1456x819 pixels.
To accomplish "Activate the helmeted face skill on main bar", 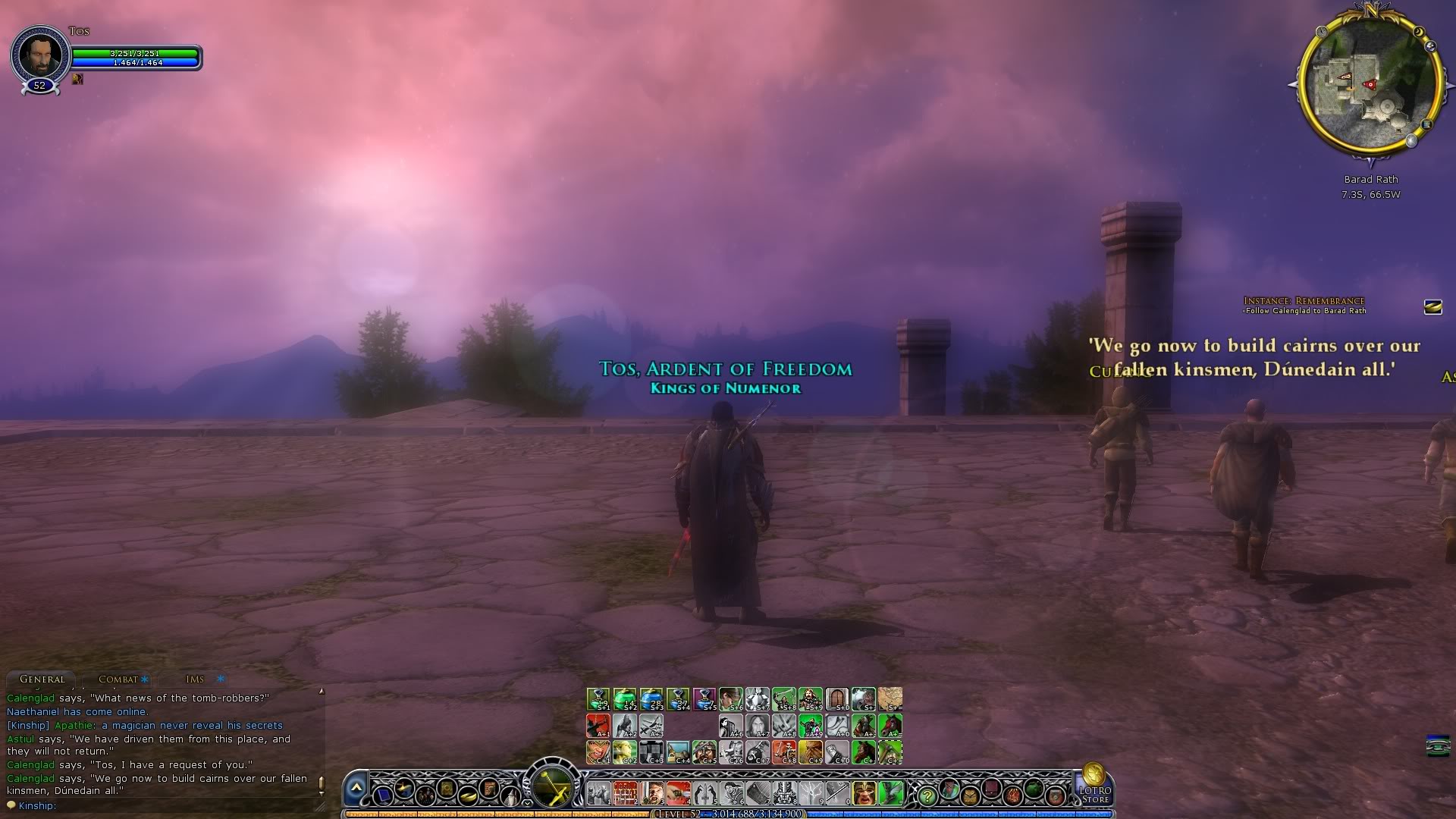I will click(864, 793).
